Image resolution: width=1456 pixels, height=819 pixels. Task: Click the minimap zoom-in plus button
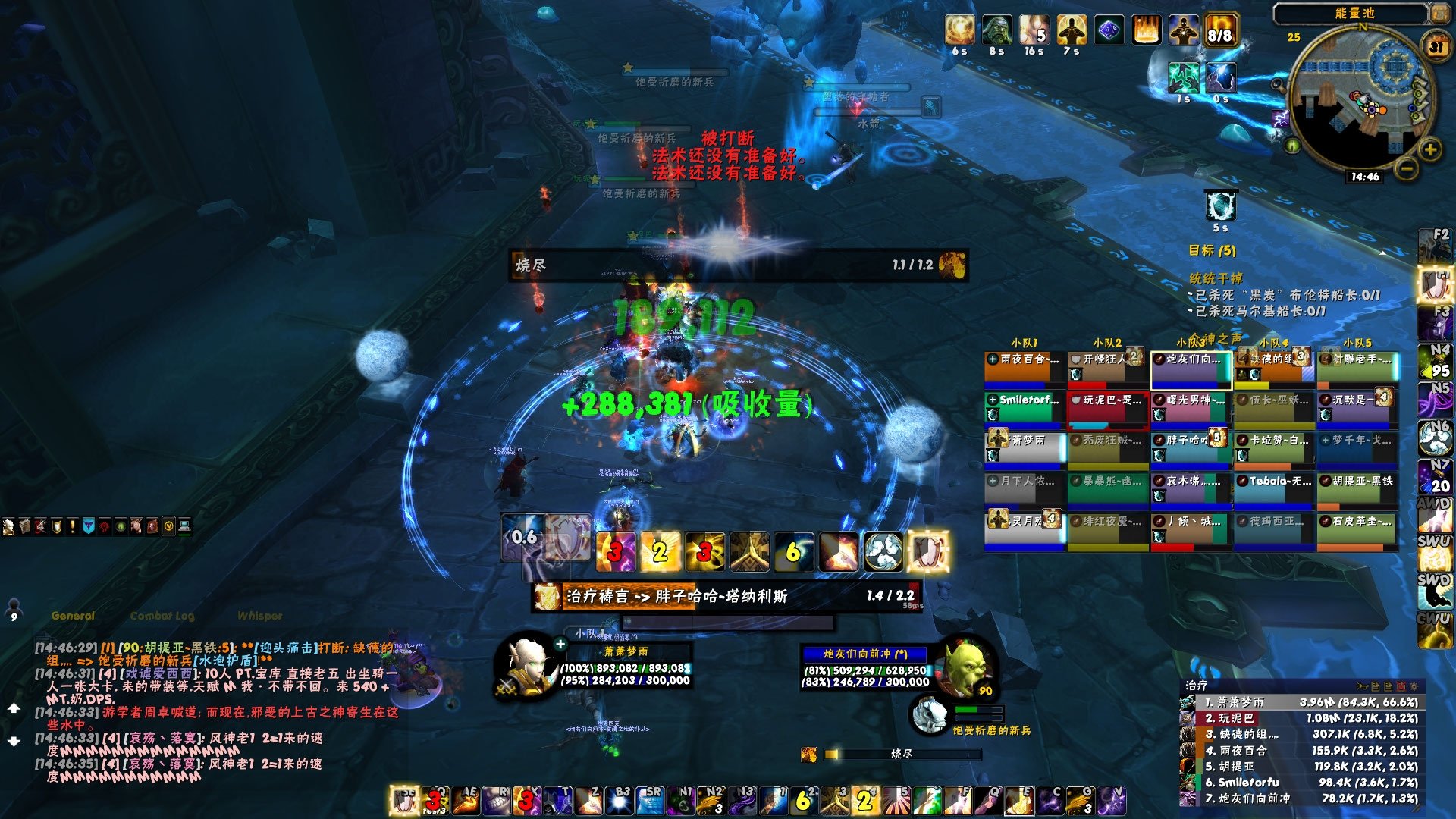1429,149
